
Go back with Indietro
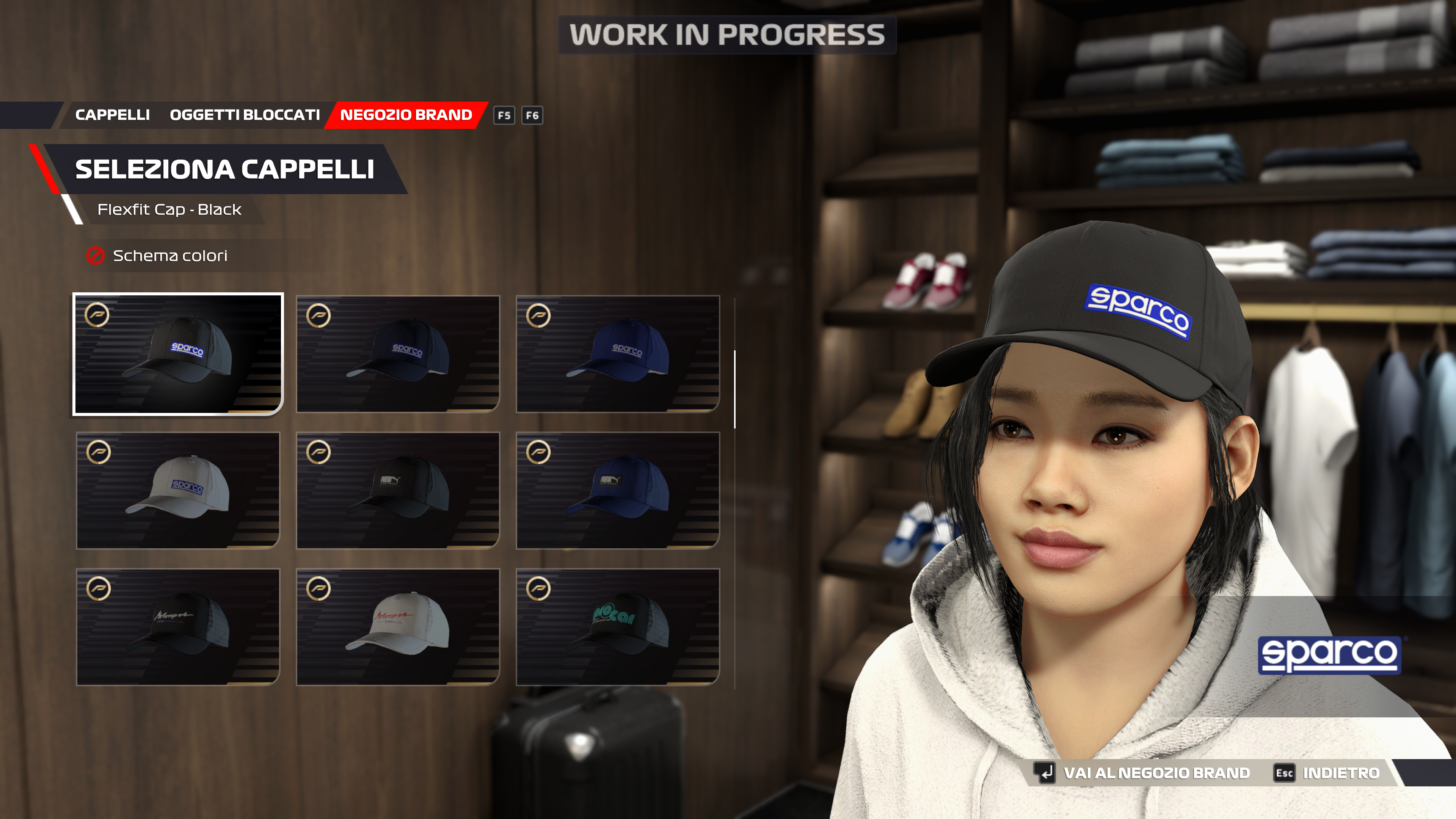click(x=1341, y=773)
